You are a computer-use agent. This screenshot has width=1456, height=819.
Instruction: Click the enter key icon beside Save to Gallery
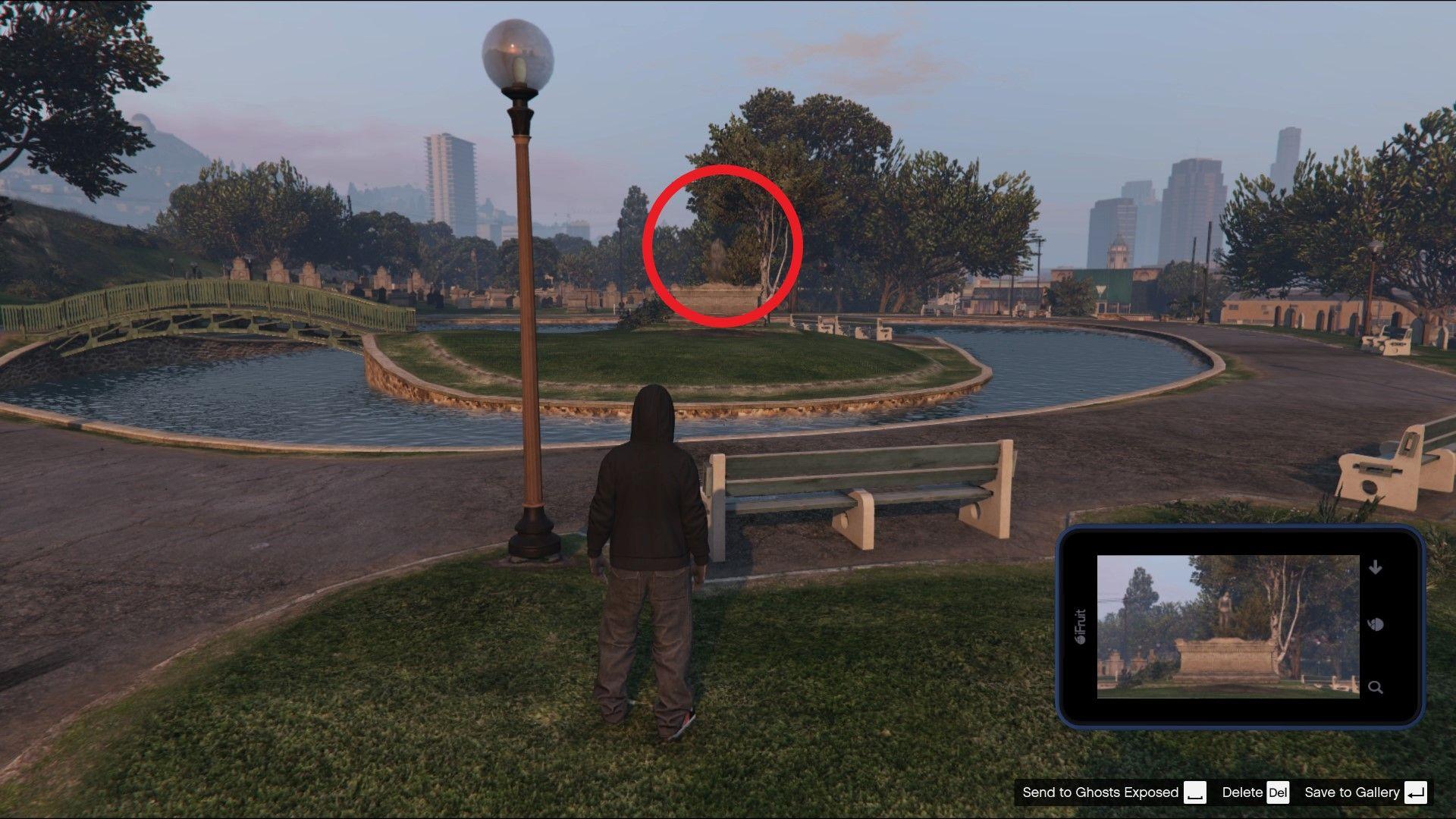1413,792
